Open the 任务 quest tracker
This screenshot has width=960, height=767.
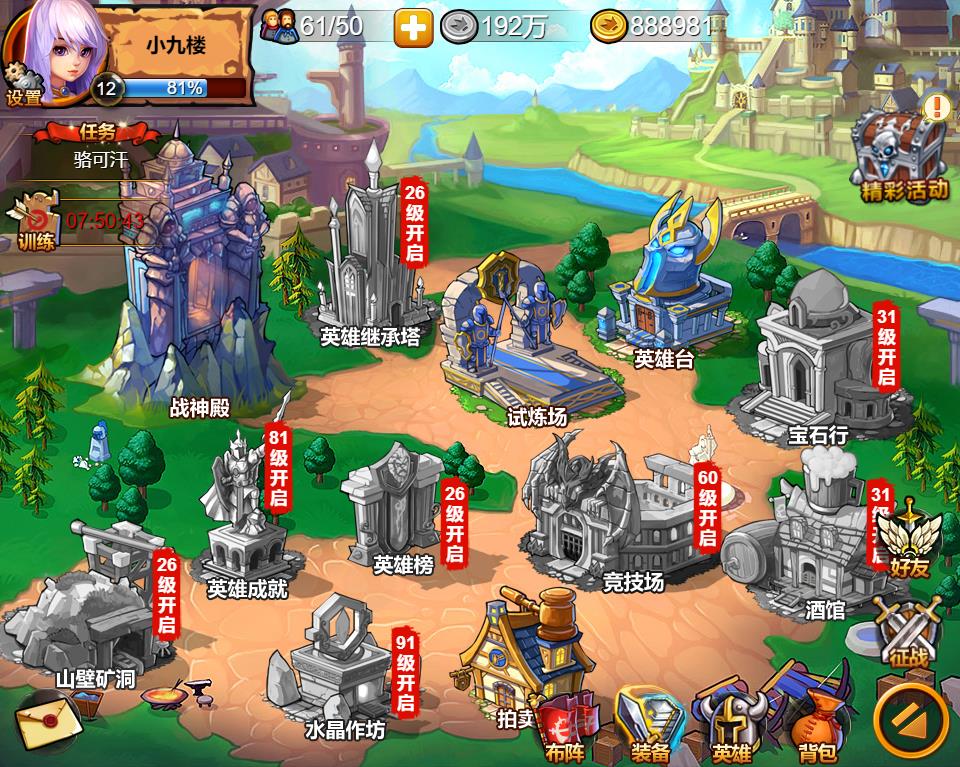tap(98, 145)
